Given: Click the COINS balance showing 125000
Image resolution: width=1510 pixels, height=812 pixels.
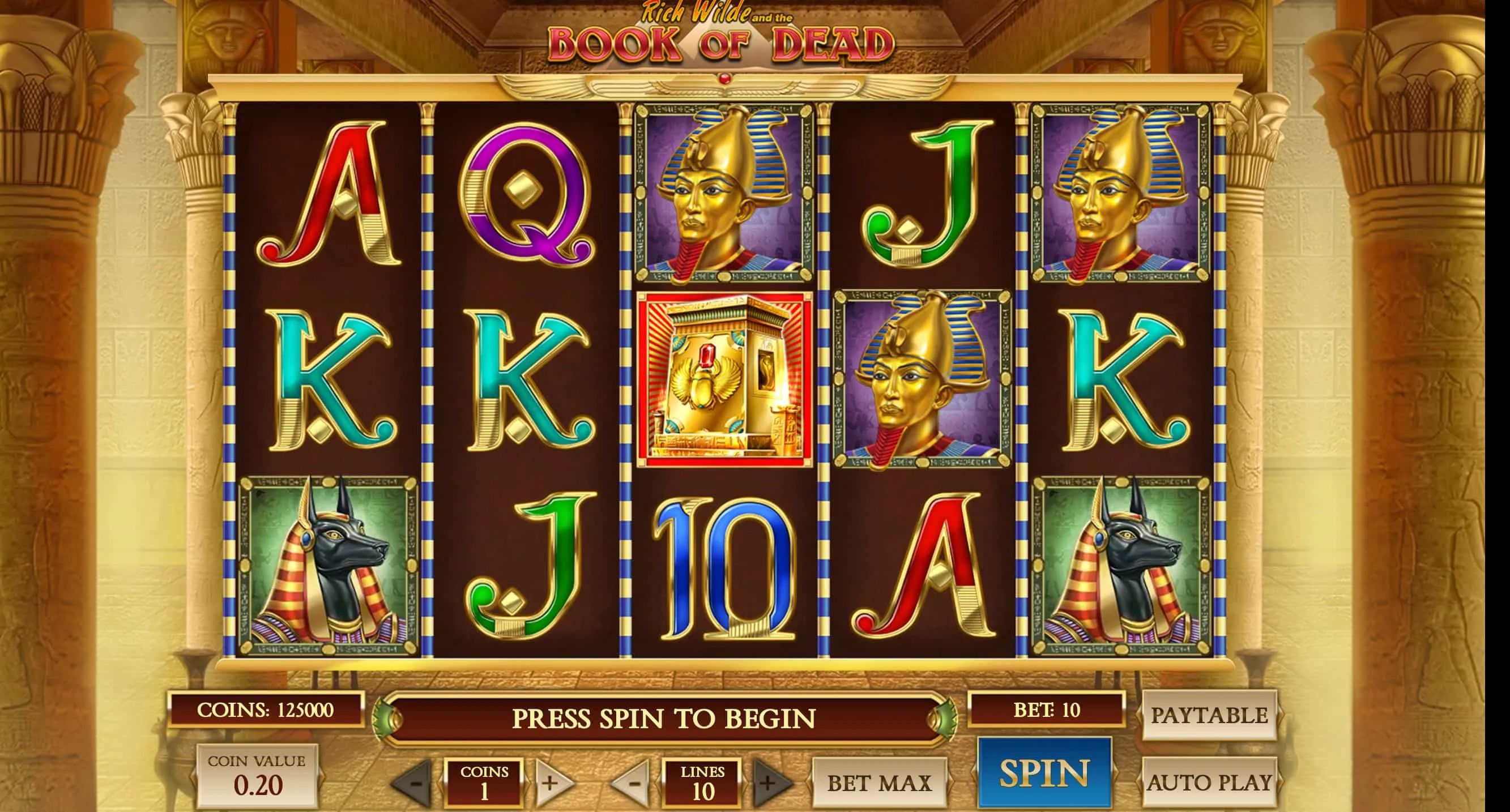Looking at the screenshot, I should click(267, 712).
